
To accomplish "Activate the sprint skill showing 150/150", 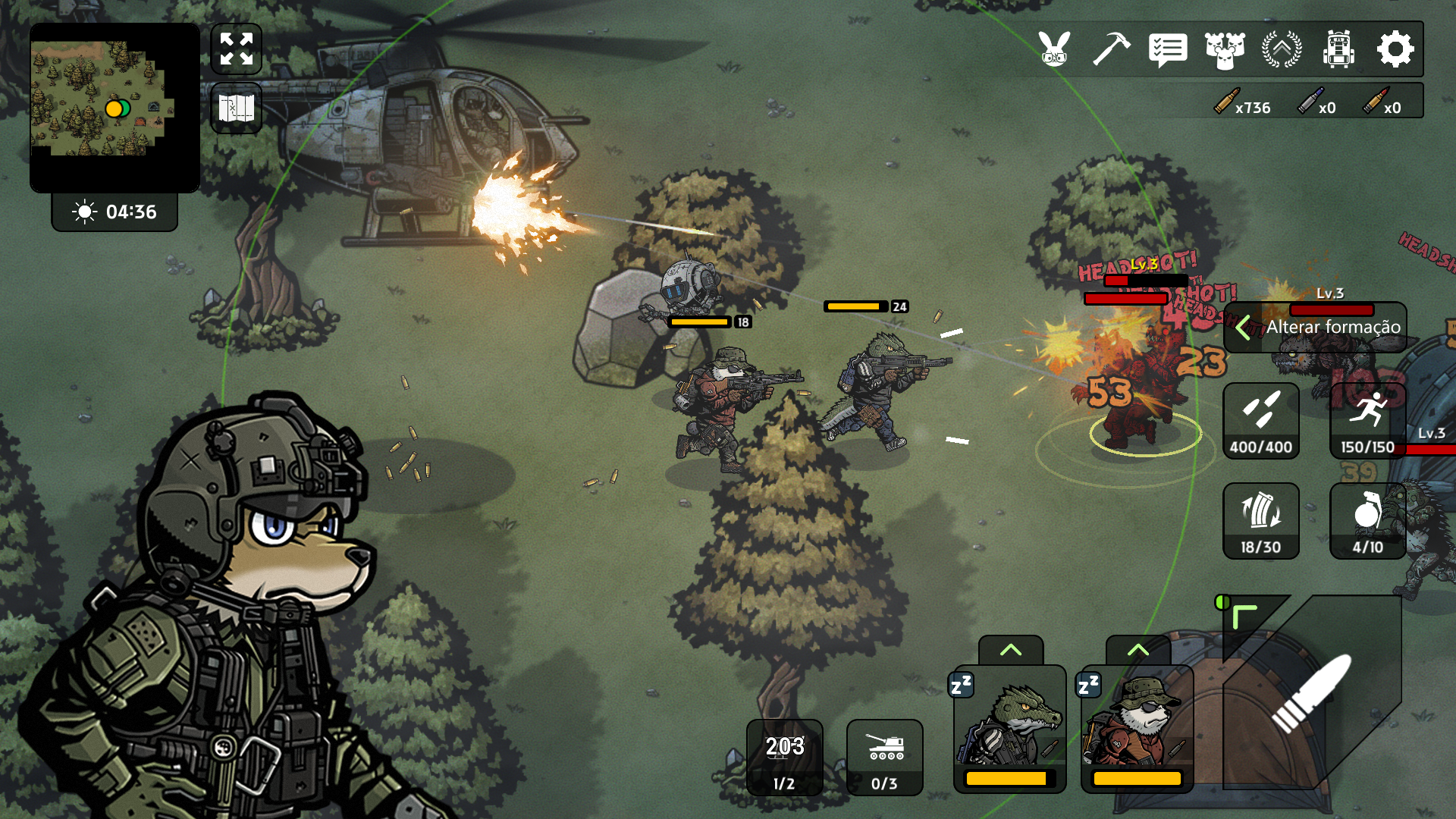I will (1368, 422).
